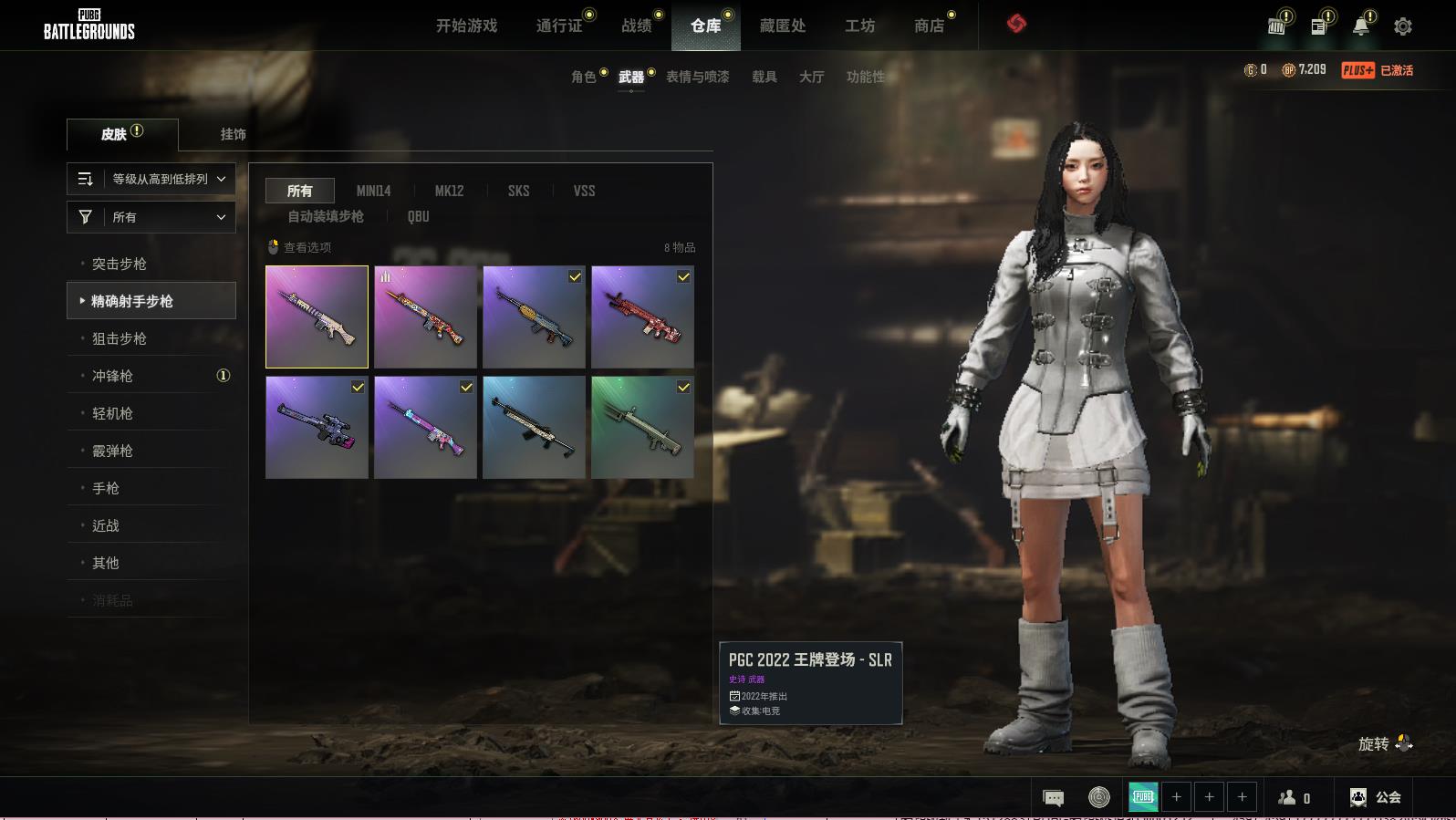Select the 角色 character sub-tab
Image resolution: width=1456 pixels, height=820 pixels.
(583, 77)
